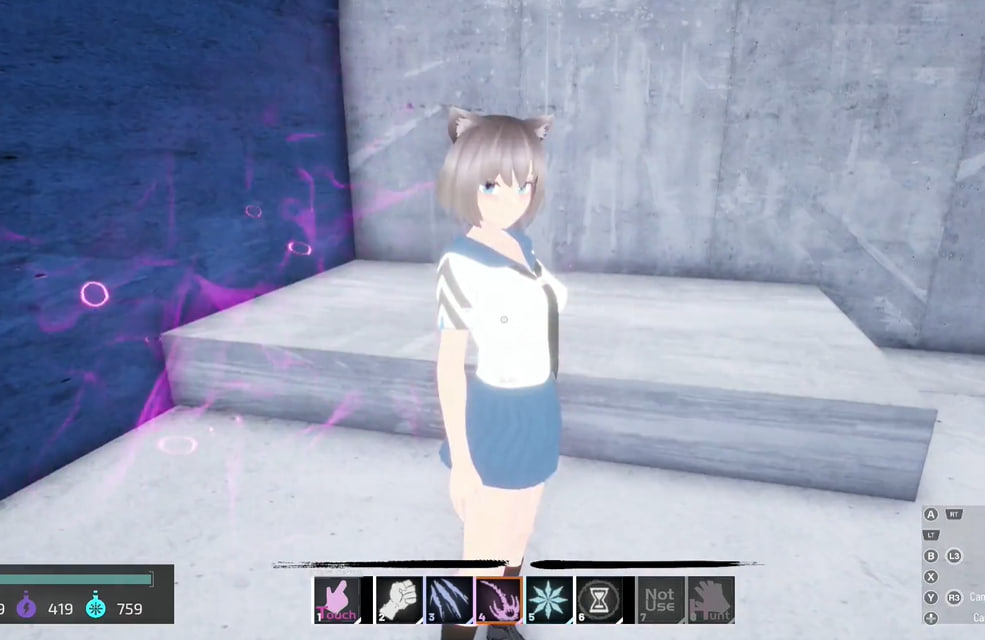Choose the blue claw slash skill

[x=449, y=600]
